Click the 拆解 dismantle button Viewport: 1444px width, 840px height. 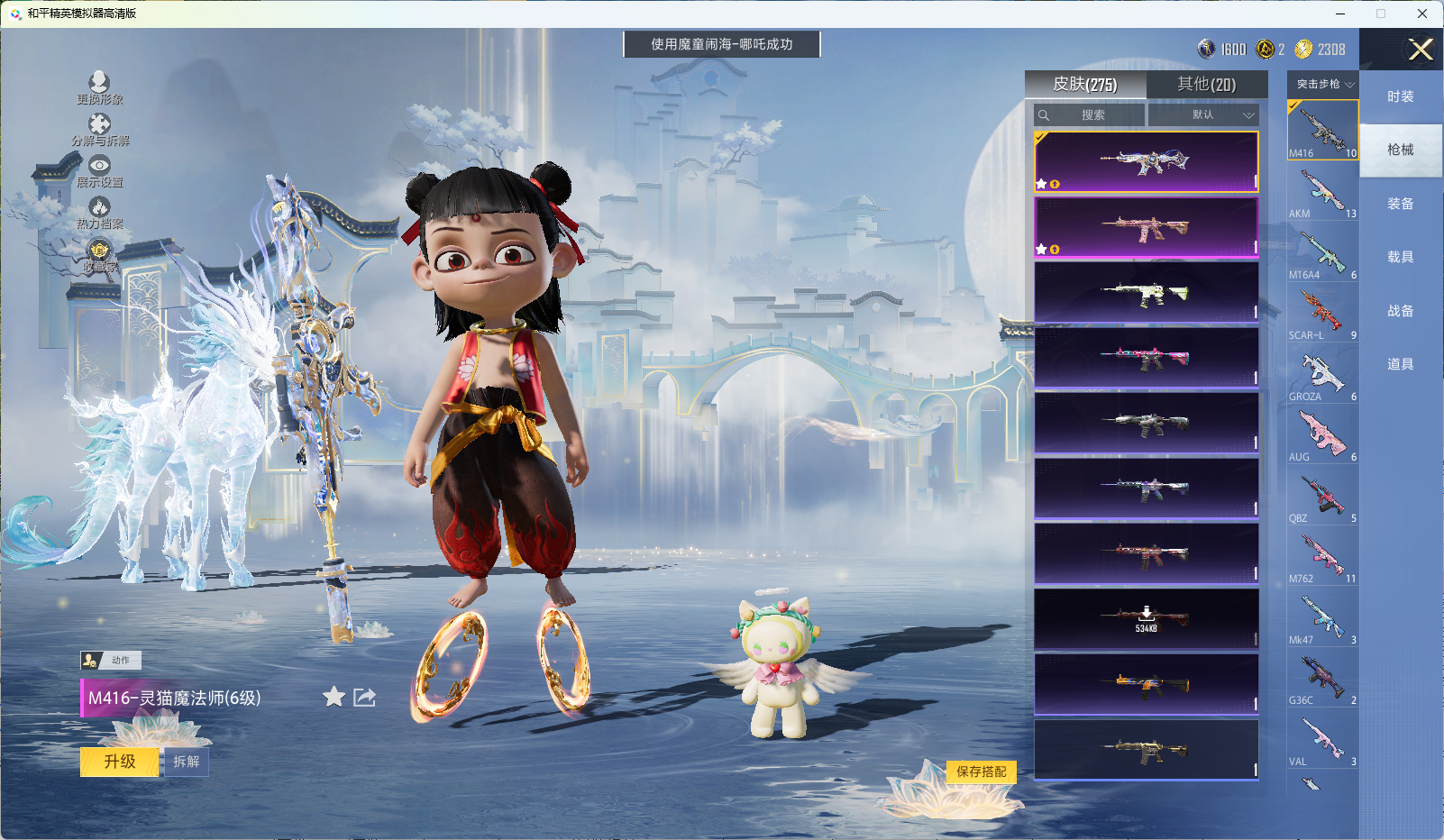[x=186, y=762]
